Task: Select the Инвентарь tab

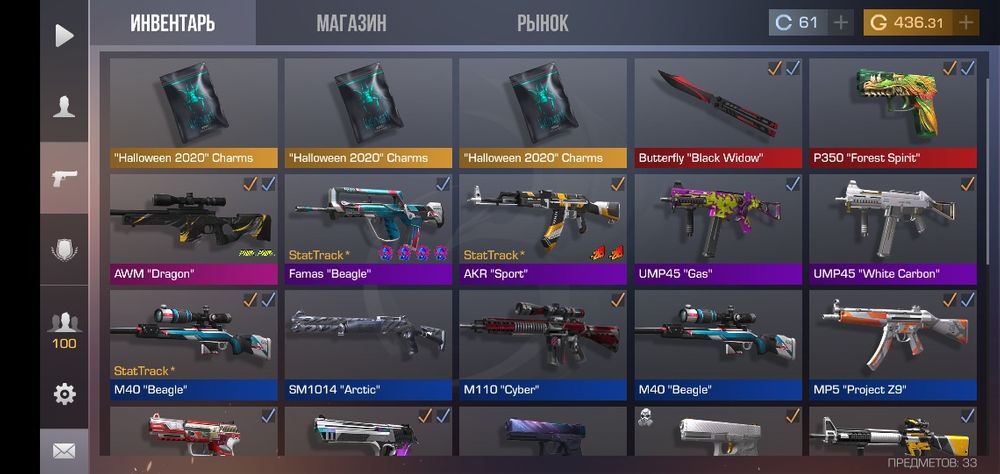Action: point(172,23)
